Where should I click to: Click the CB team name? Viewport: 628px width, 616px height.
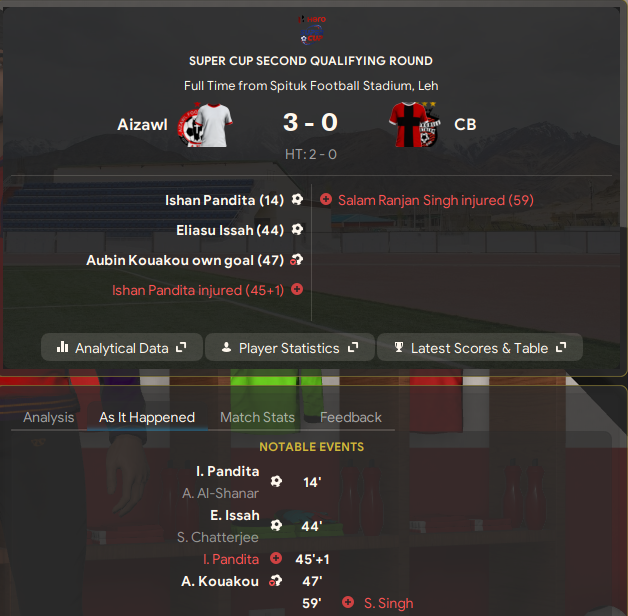[x=465, y=124]
